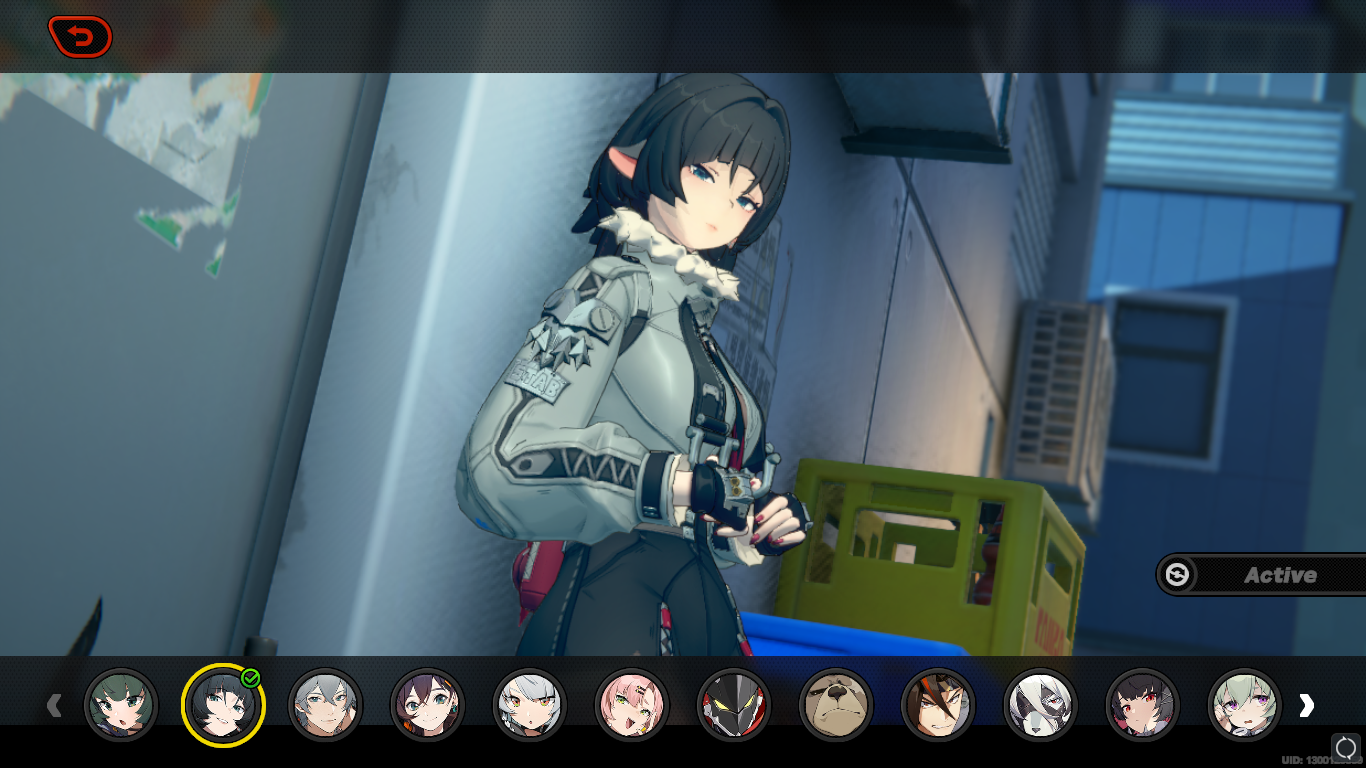Click the right chevron to scroll the roster
This screenshot has width=1366, height=768.
[1307, 706]
